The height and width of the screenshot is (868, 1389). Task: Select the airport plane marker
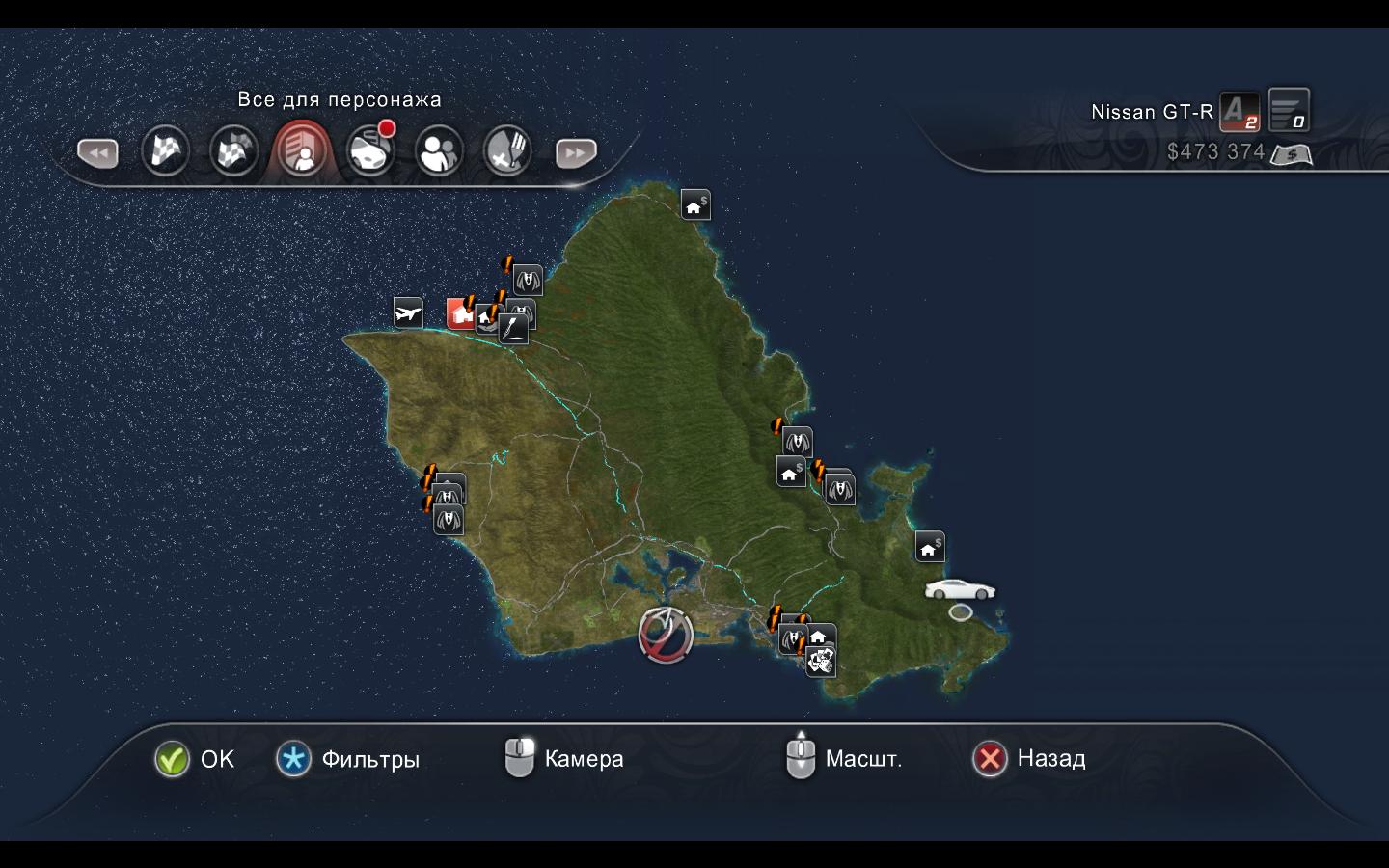tap(408, 312)
